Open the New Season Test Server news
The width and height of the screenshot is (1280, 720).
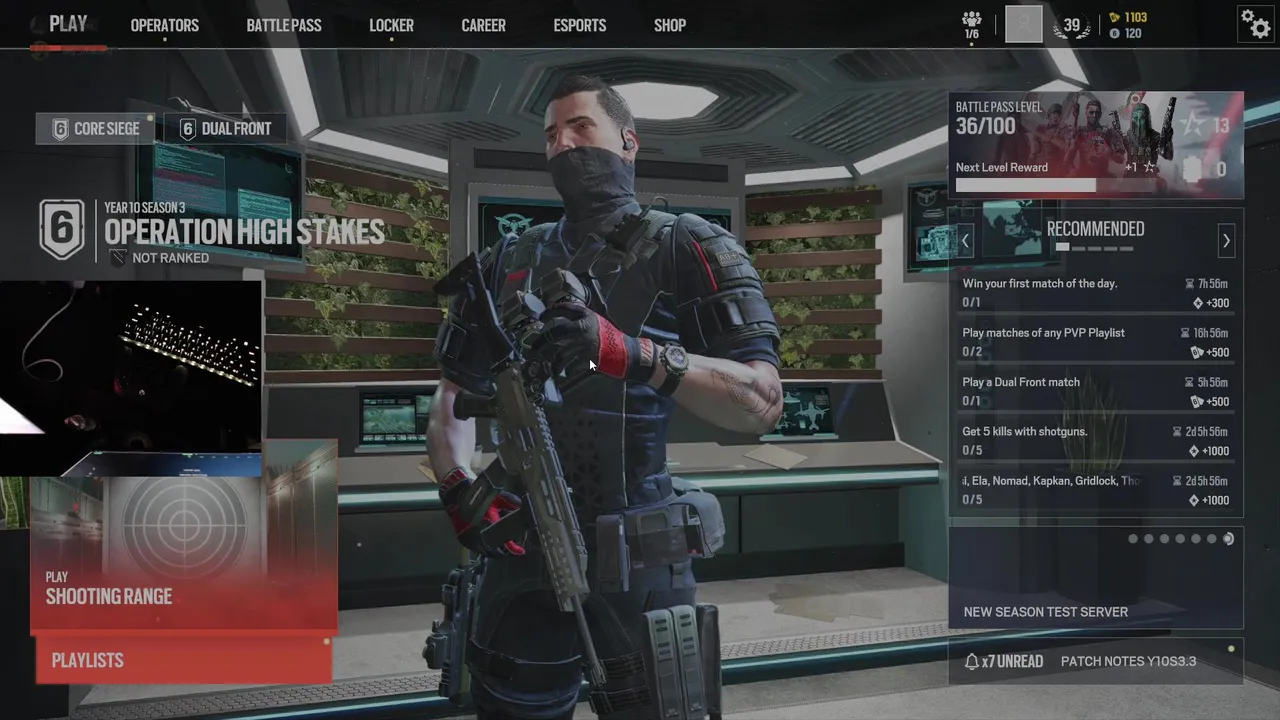click(x=1095, y=578)
